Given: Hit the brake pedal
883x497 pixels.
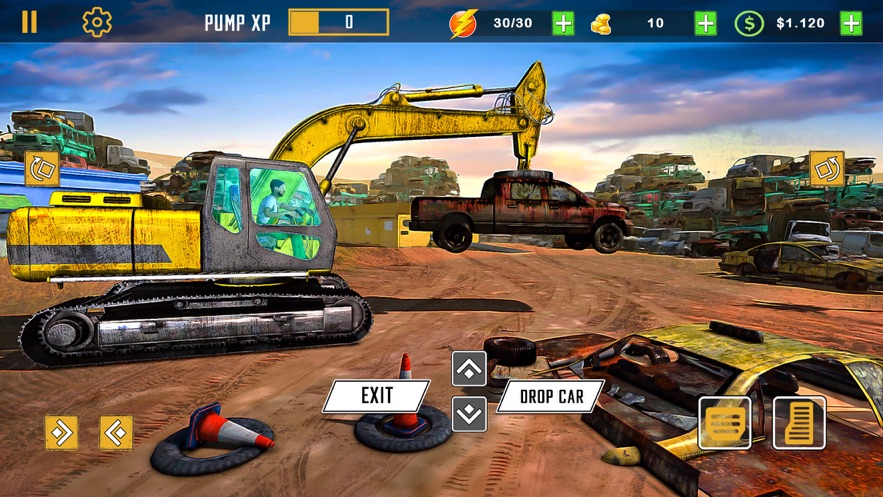Looking at the screenshot, I should [724, 423].
